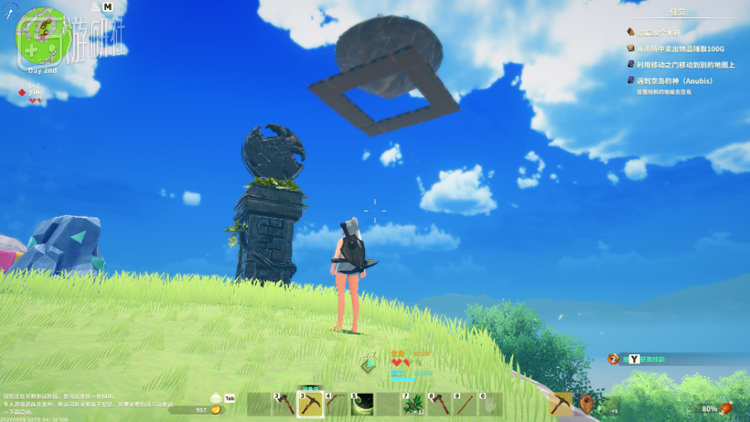The width and height of the screenshot is (750, 422).
Task: Click the shield icon beside equipped tool
Action: point(588,404)
